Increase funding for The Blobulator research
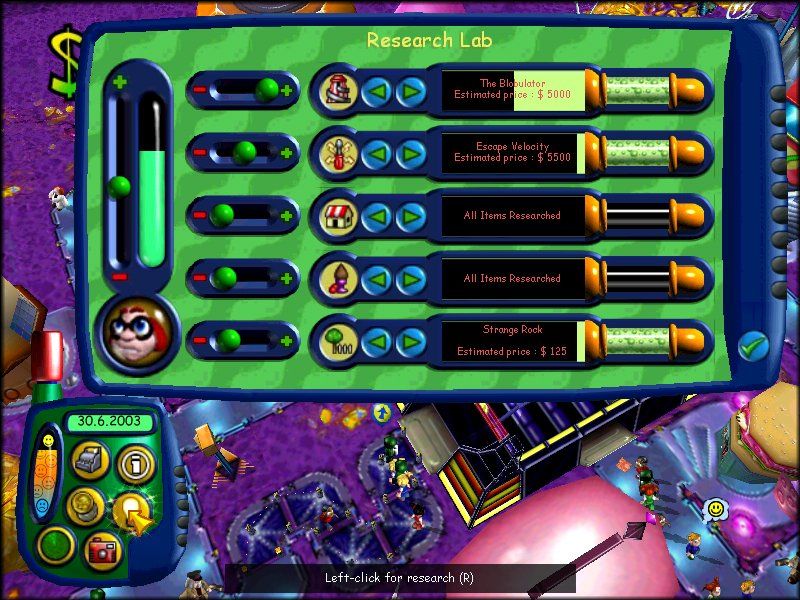Screen dimensions: 800x600 pos(288,91)
